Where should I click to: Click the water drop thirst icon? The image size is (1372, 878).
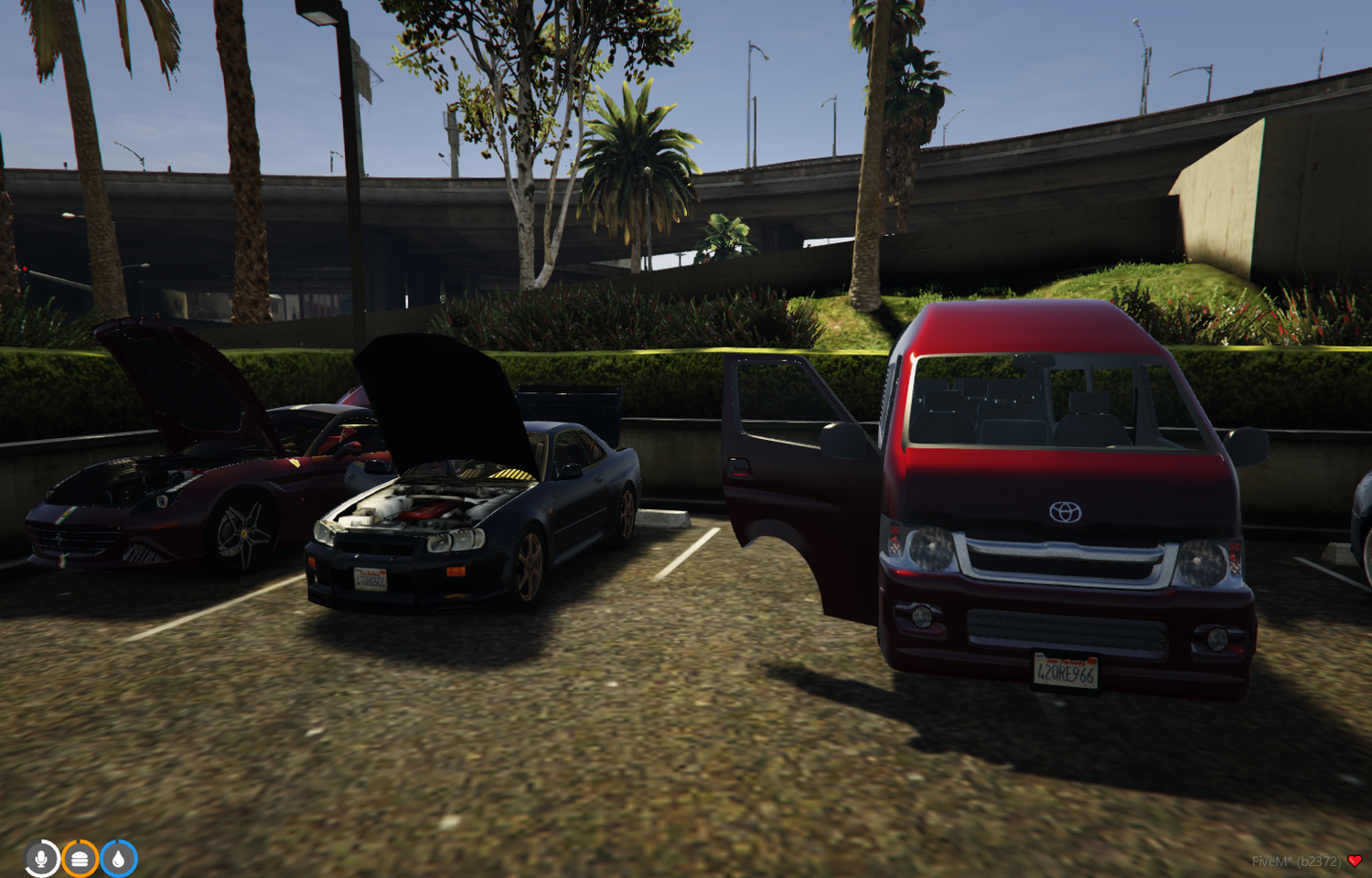(x=118, y=859)
